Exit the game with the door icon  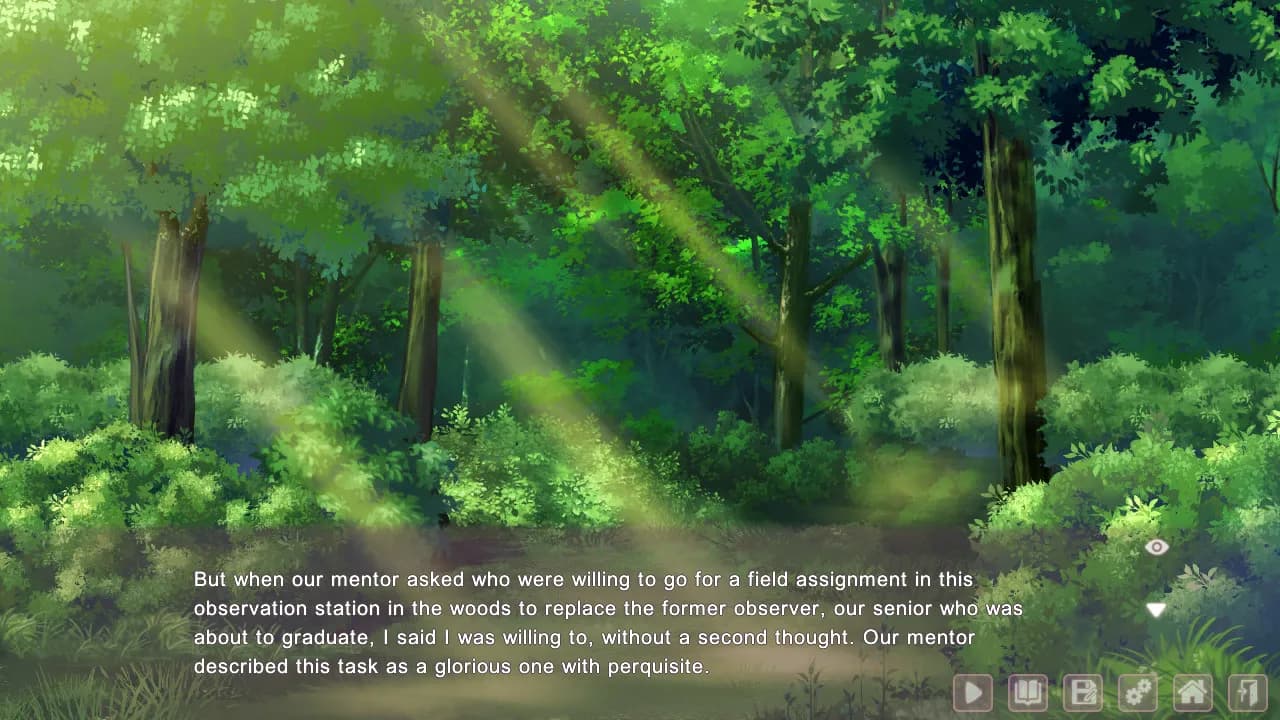coord(1247,692)
